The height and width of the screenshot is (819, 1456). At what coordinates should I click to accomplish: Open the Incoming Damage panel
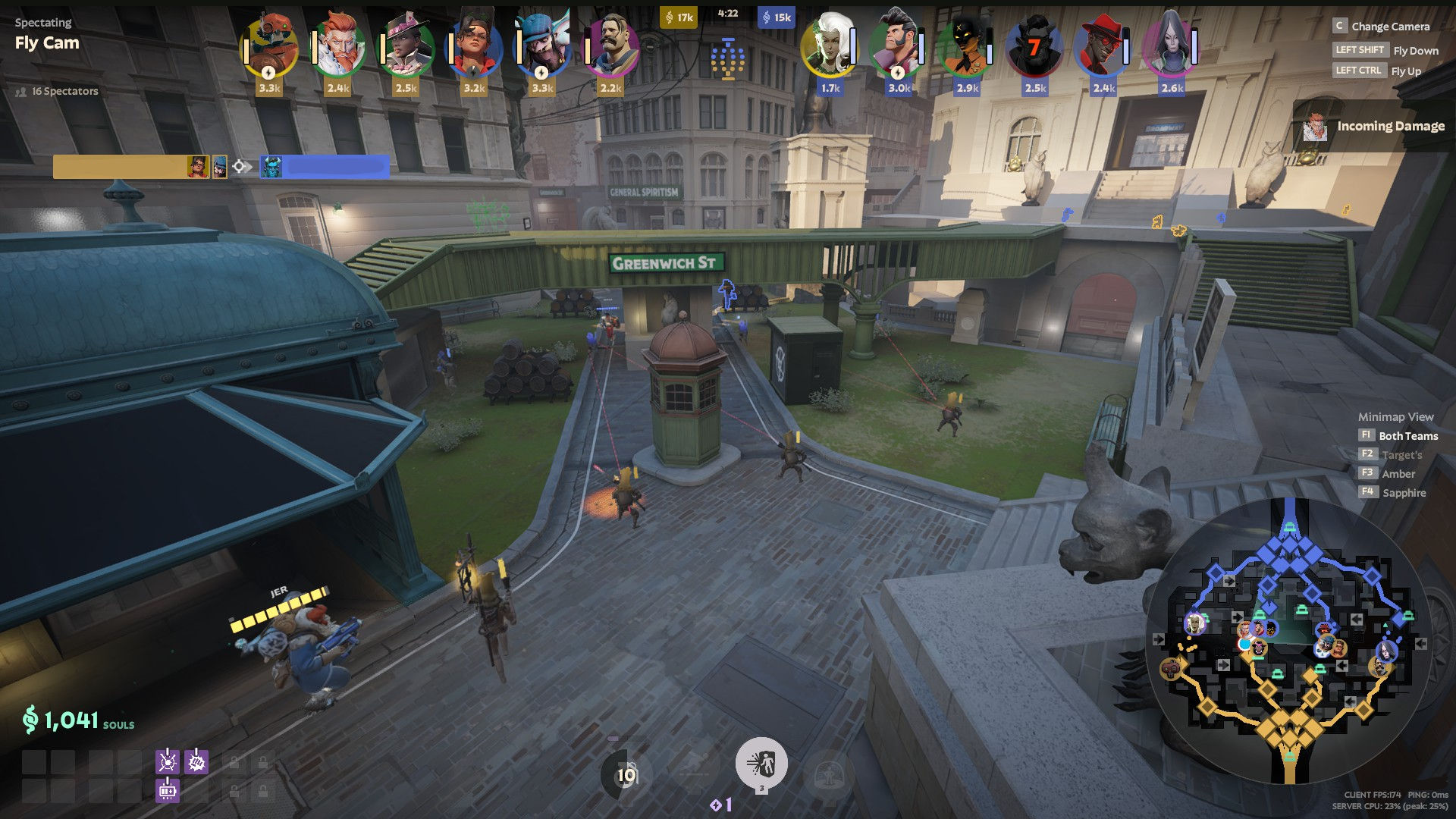pos(1374,127)
